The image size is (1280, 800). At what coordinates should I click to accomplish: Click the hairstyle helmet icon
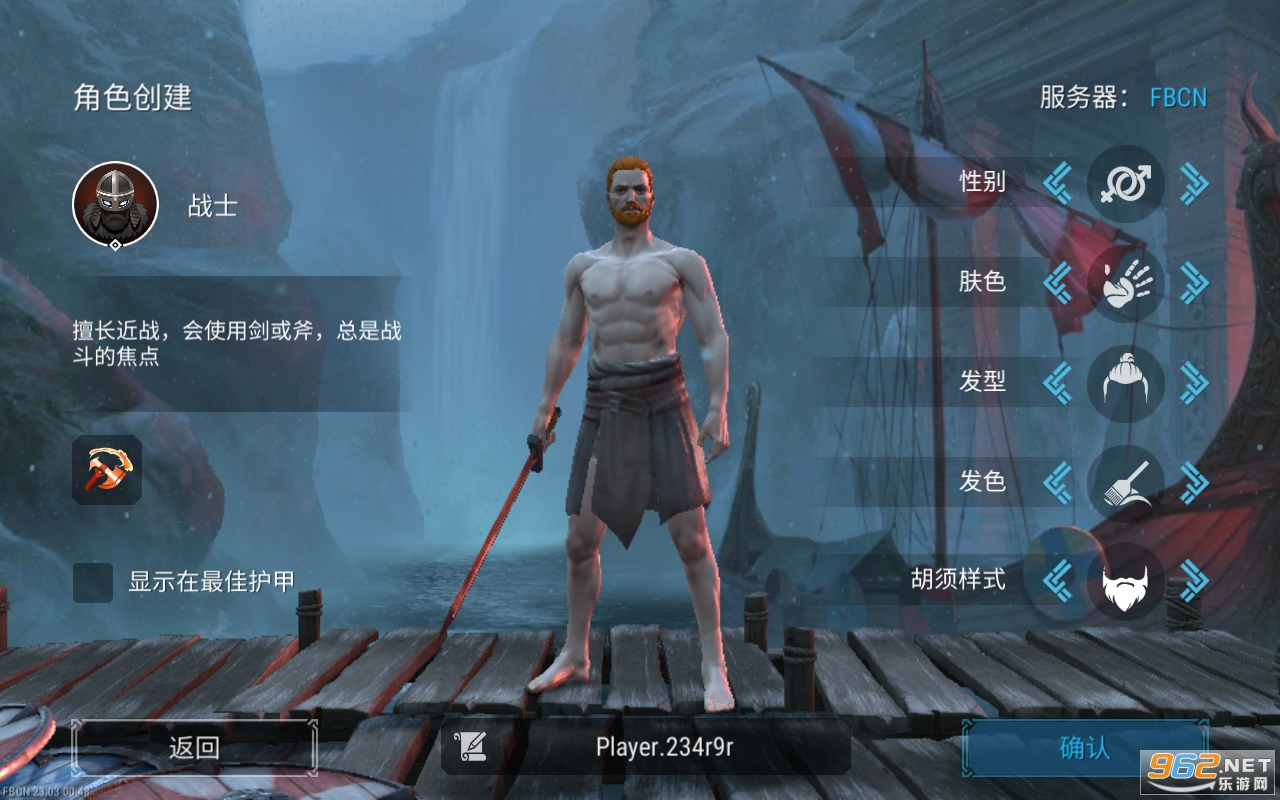point(1125,383)
